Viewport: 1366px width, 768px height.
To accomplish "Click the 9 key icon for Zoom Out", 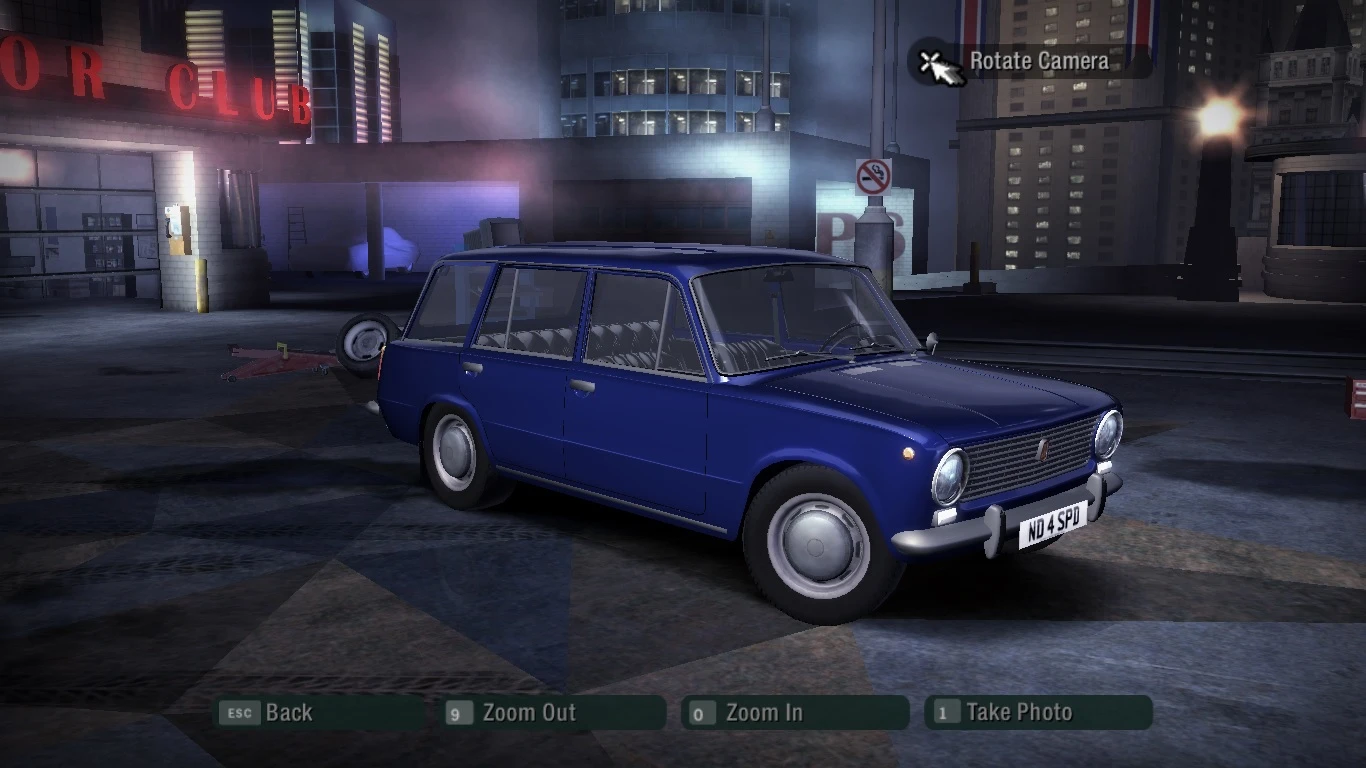I will [x=459, y=713].
